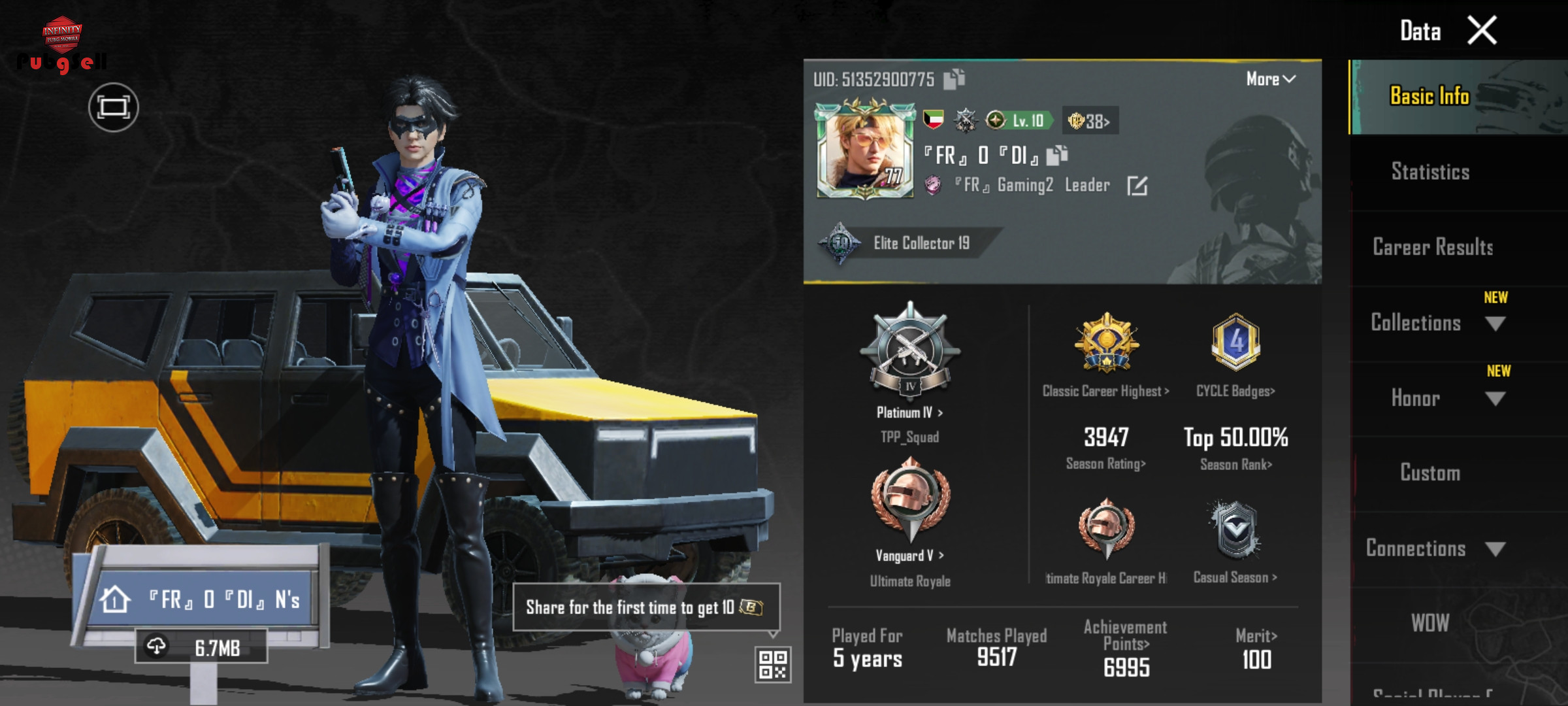Image resolution: width=1568 pixels, height=706 pixels.
Task: Open the Career Results tab
Action: pos(1433,247)
